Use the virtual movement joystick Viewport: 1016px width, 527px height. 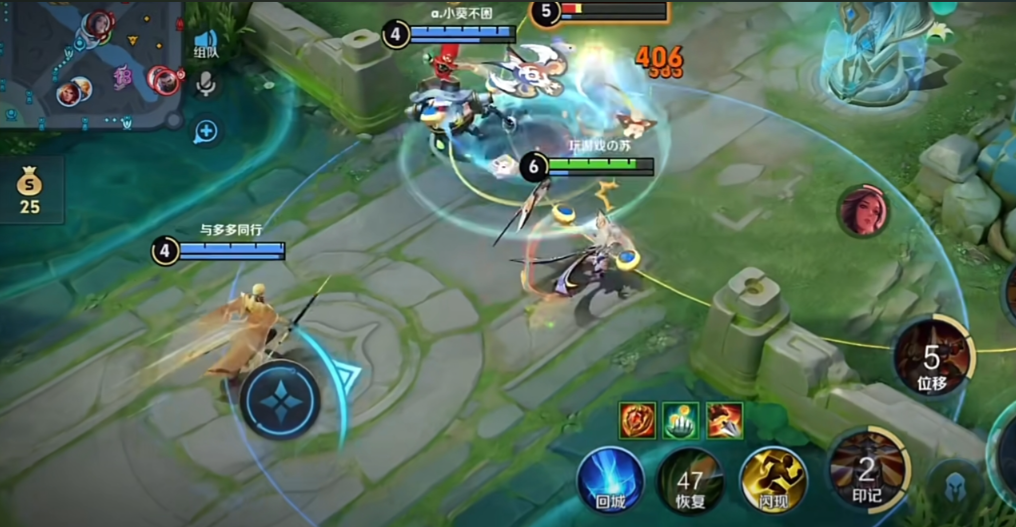[280, 400]
